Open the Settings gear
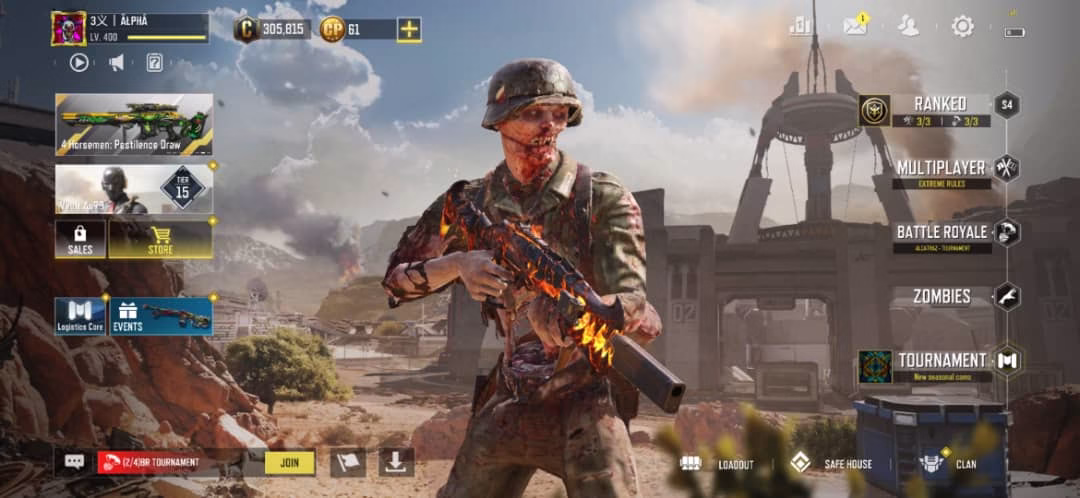The height and width of the screenshot is (498, 1080). 962,26
